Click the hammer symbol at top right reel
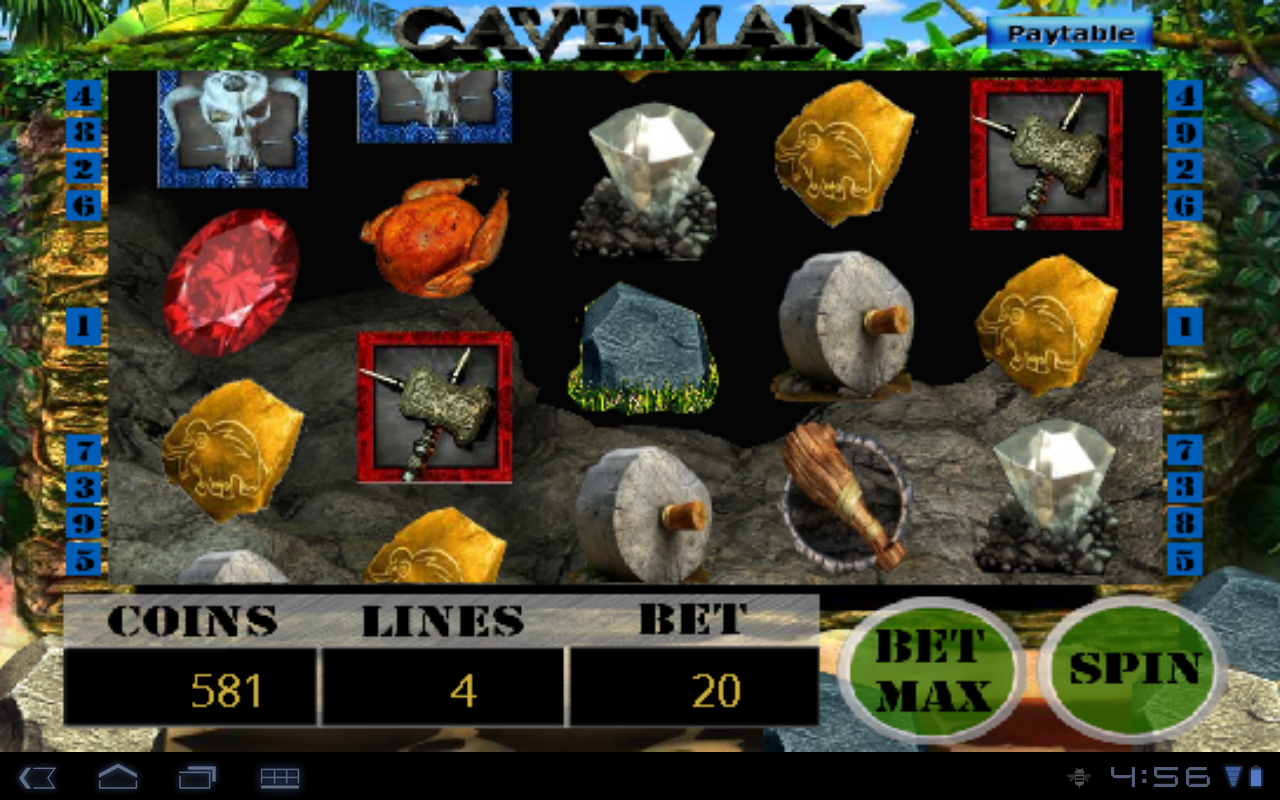1280x800 pixels. tap(1045, 155)
